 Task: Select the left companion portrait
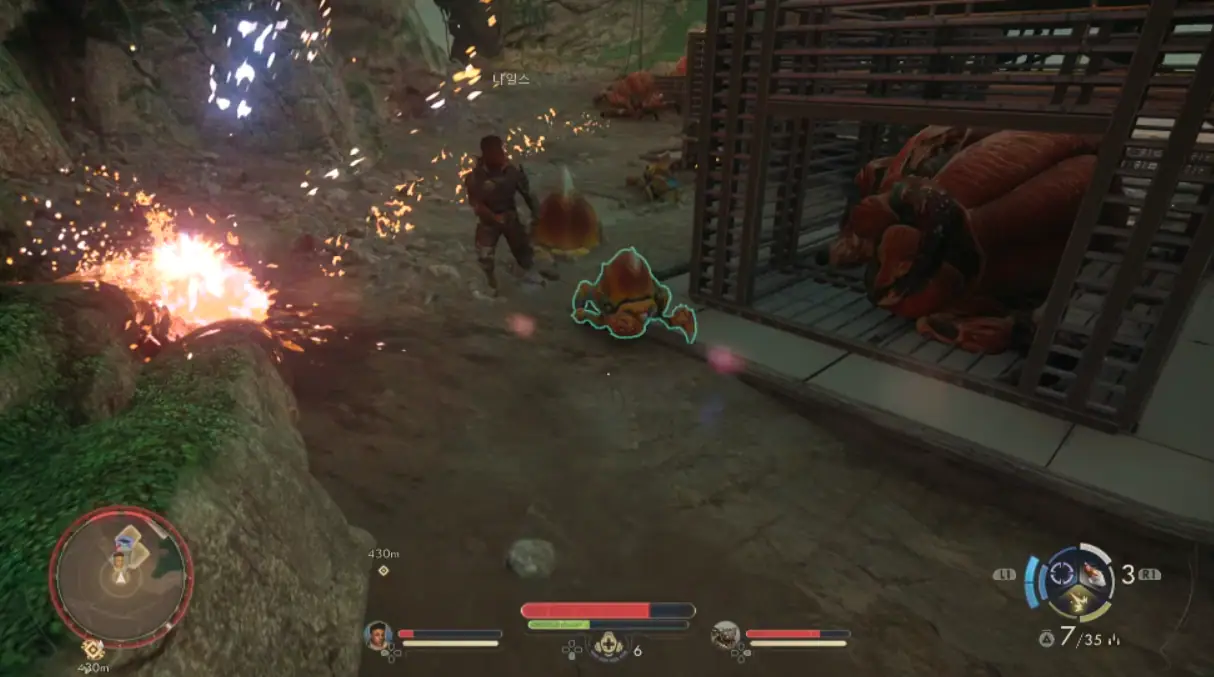(x=377, y=635)
